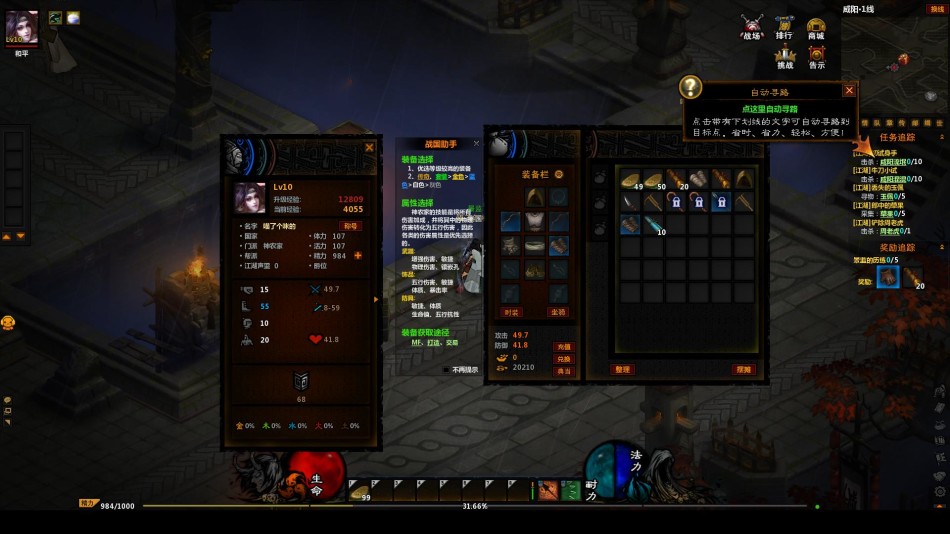
Task: Open the 挑战 challenge menu
Action: [785, 57]
